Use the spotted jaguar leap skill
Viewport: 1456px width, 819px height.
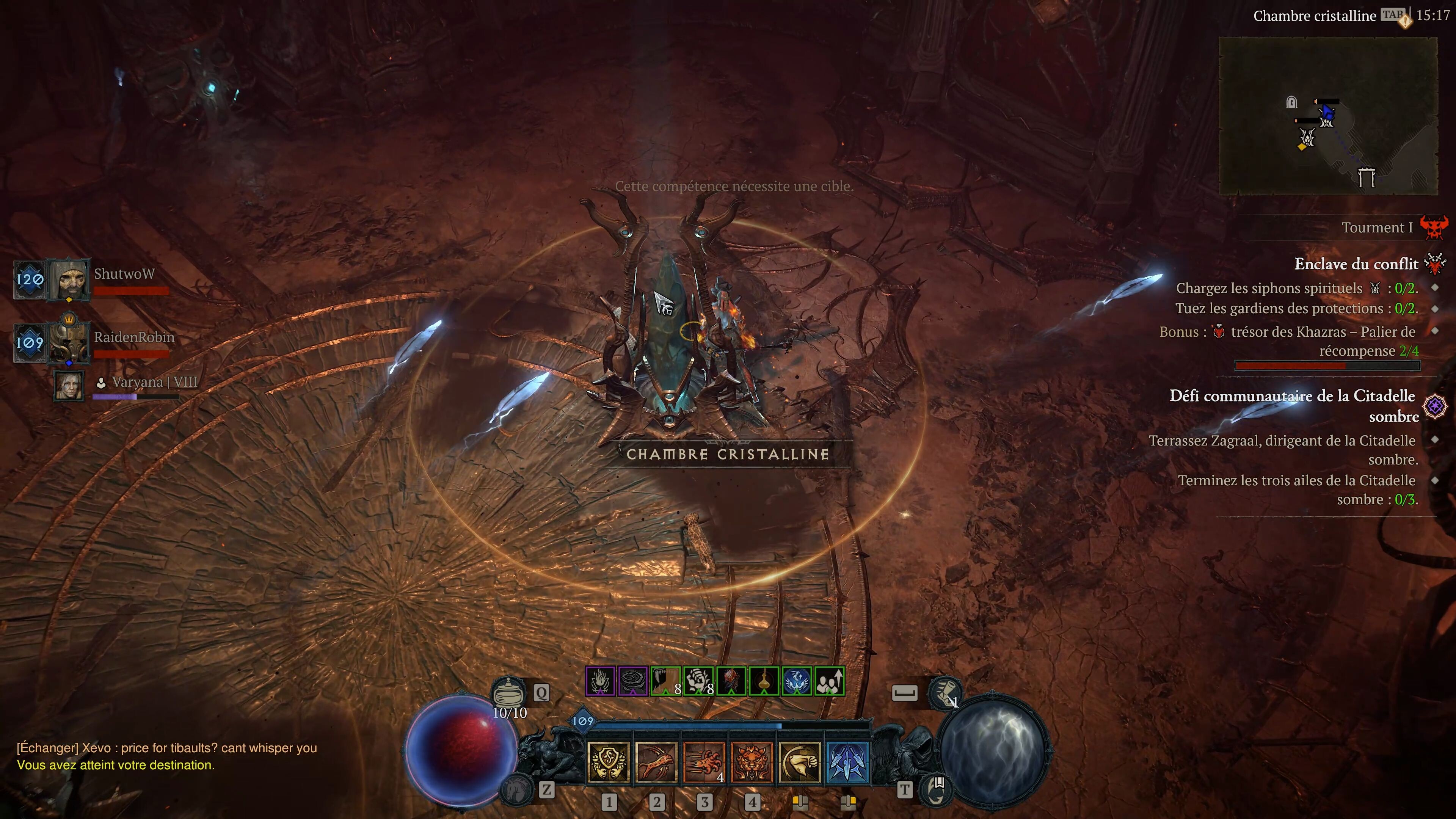[x=656, y=762]
